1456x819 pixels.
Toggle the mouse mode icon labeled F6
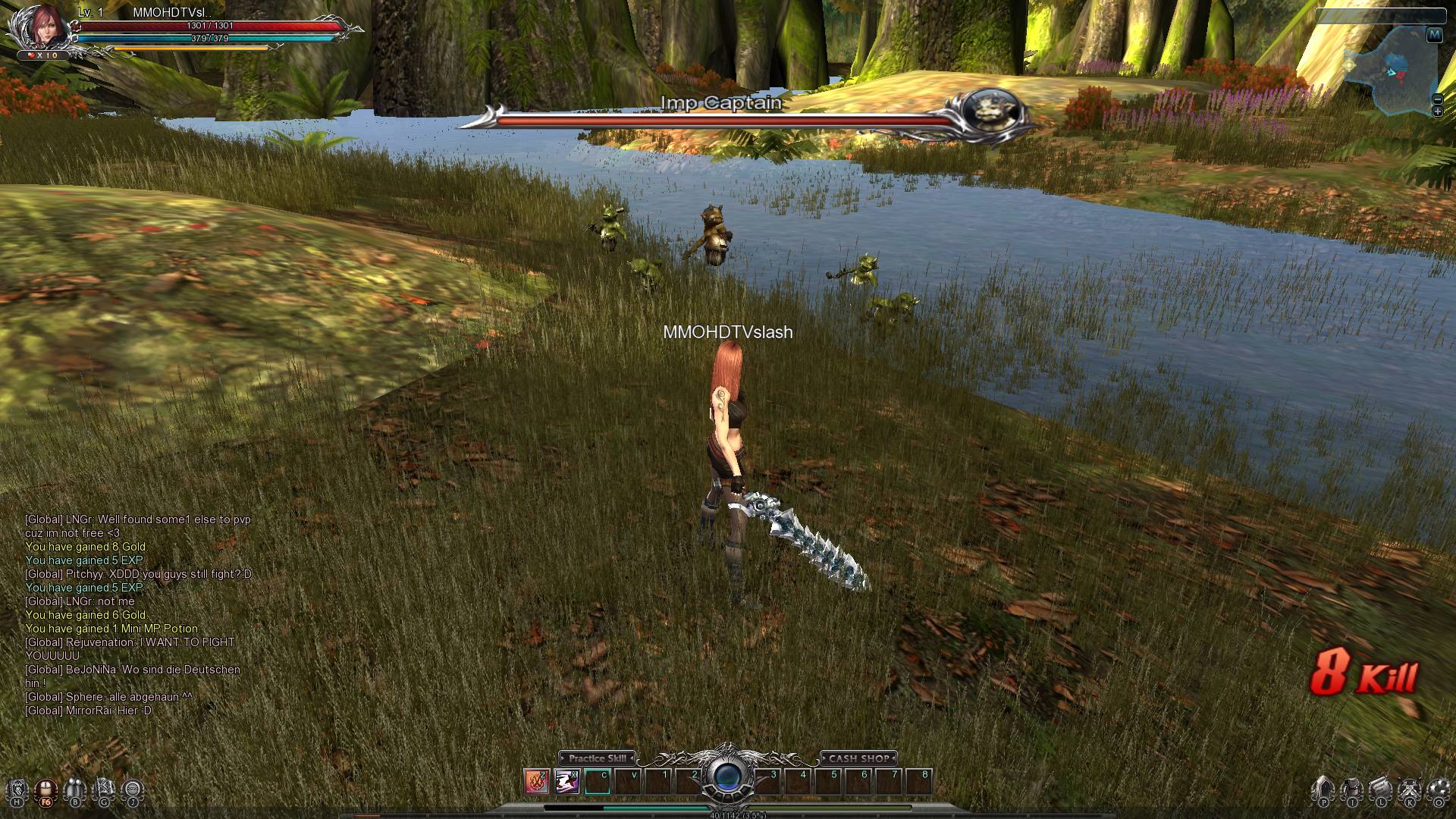pos(46,790)
